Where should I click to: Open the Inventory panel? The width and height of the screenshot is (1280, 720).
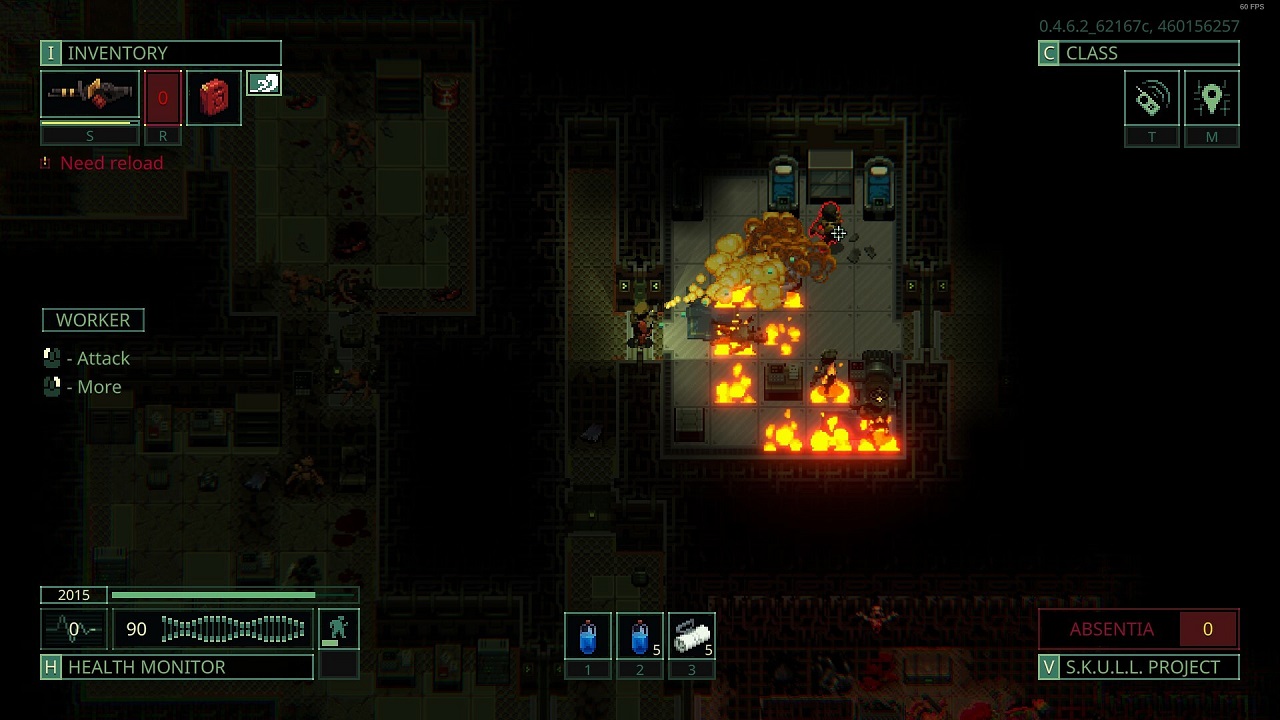click(160, 53)
